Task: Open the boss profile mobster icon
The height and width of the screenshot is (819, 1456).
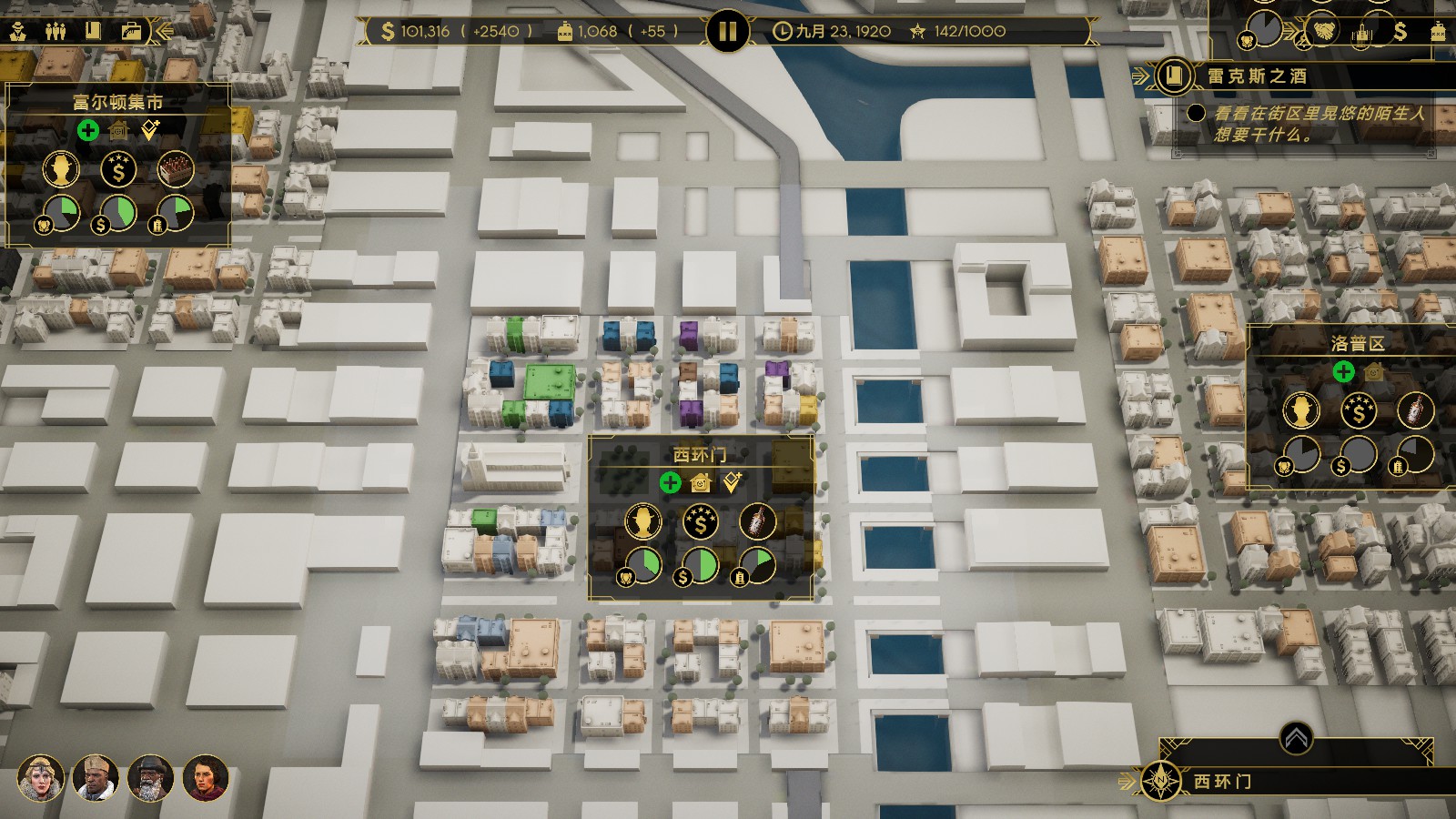Action: coord(18,30)
